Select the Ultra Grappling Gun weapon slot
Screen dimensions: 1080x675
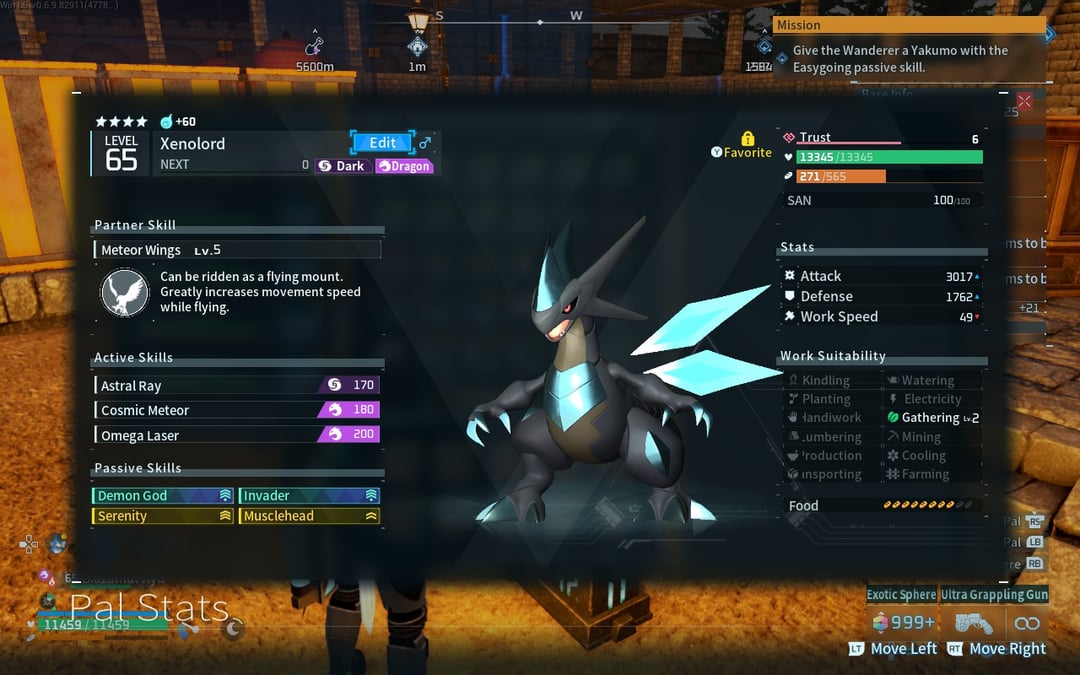point(994,594)
